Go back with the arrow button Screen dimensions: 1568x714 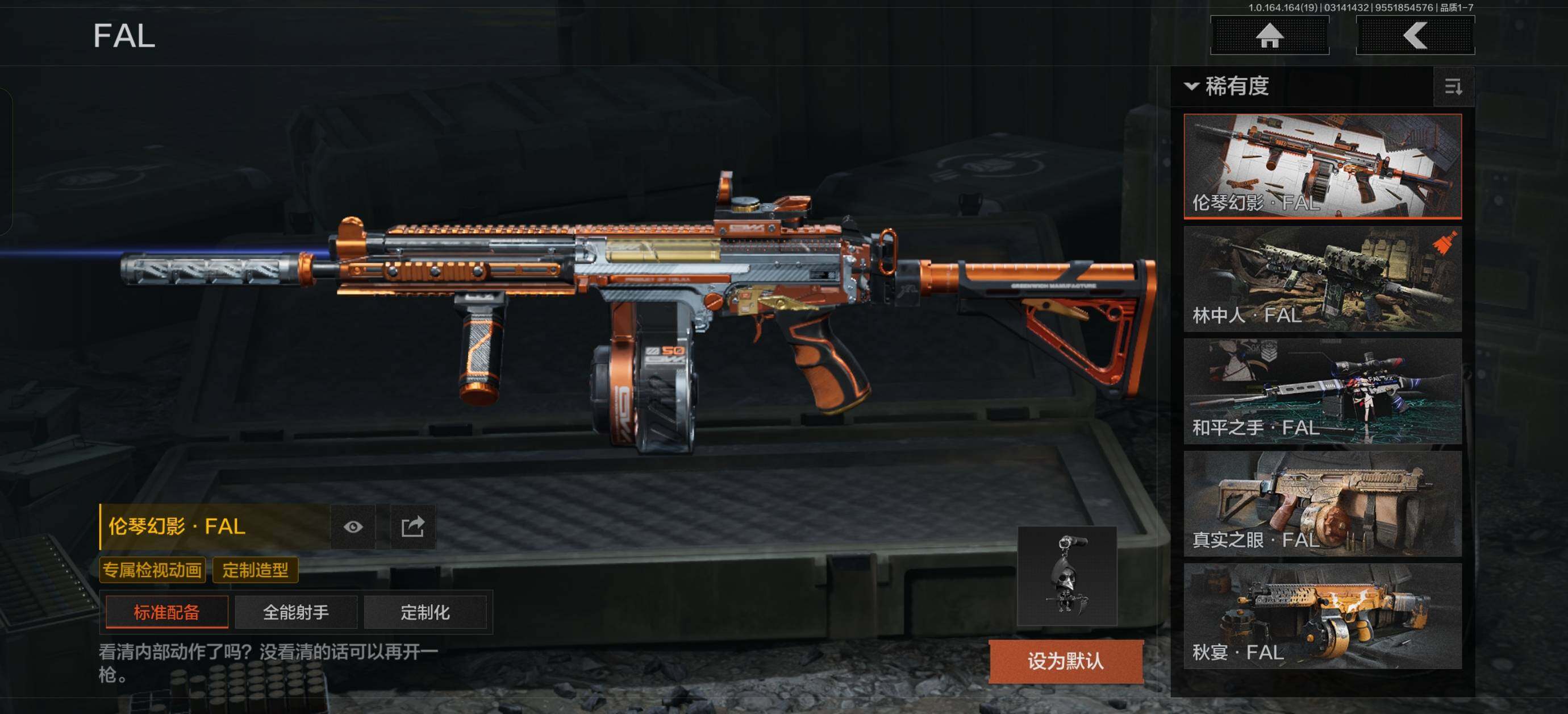[1415, 35]
